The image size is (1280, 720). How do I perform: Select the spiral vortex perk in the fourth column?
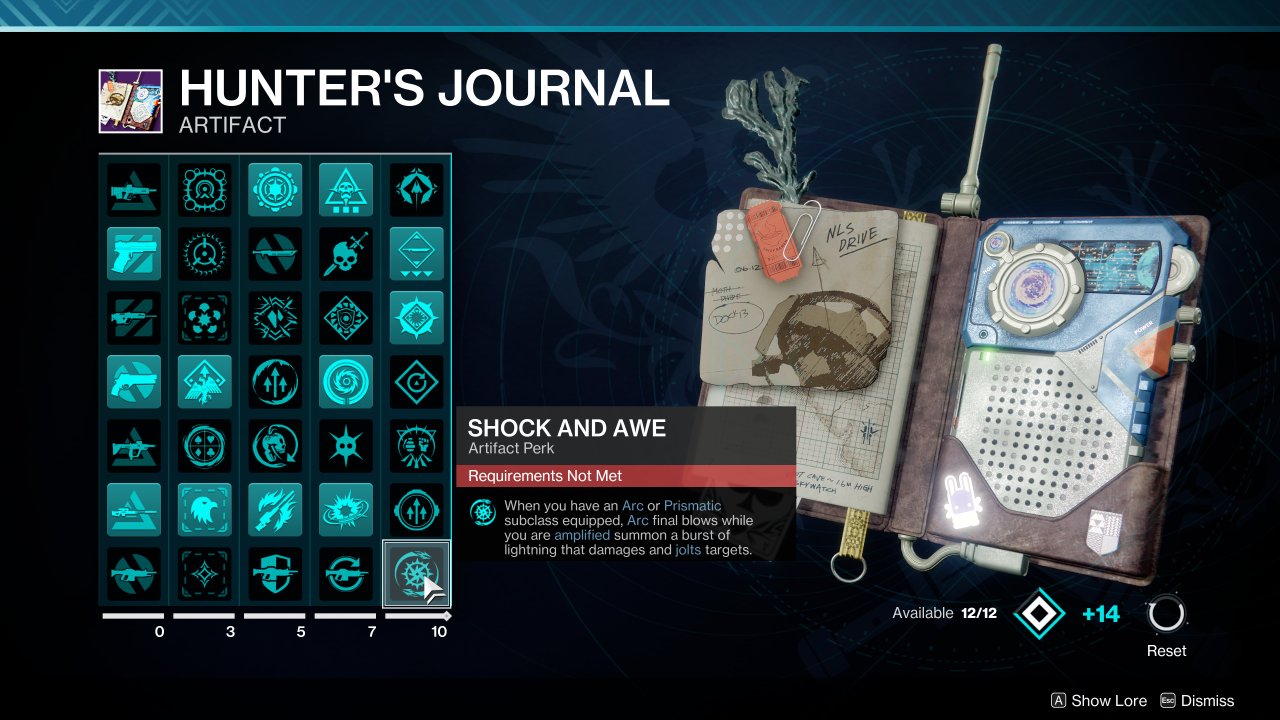345,381
